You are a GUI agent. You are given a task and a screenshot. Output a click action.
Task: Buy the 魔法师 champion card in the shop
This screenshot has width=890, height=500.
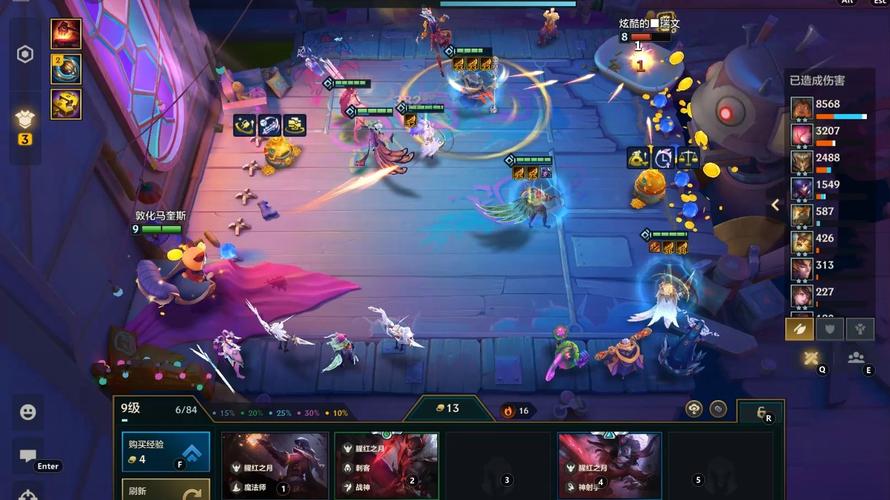click(275, 465)
